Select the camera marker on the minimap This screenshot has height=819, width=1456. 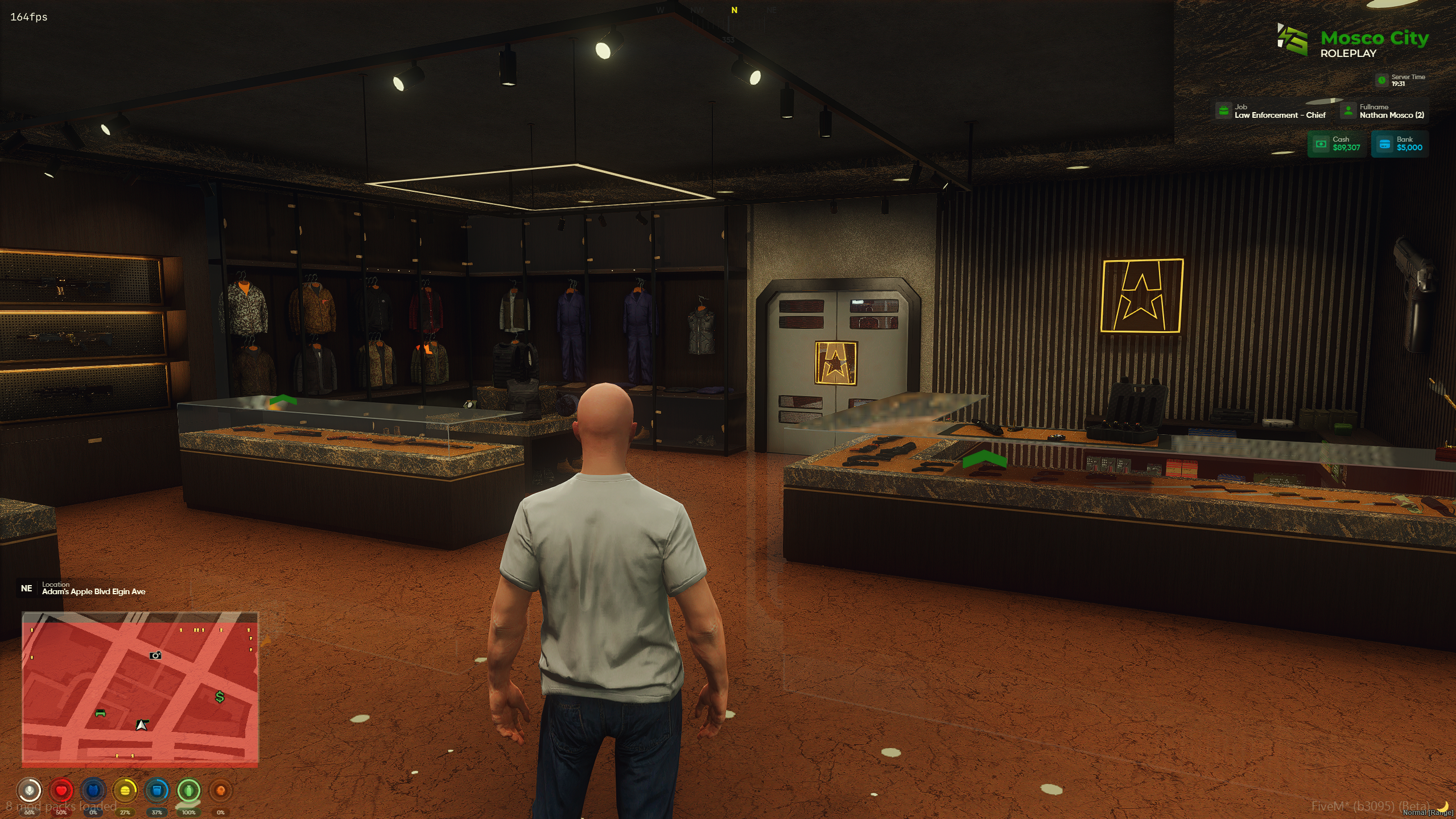tap(155, 655)
